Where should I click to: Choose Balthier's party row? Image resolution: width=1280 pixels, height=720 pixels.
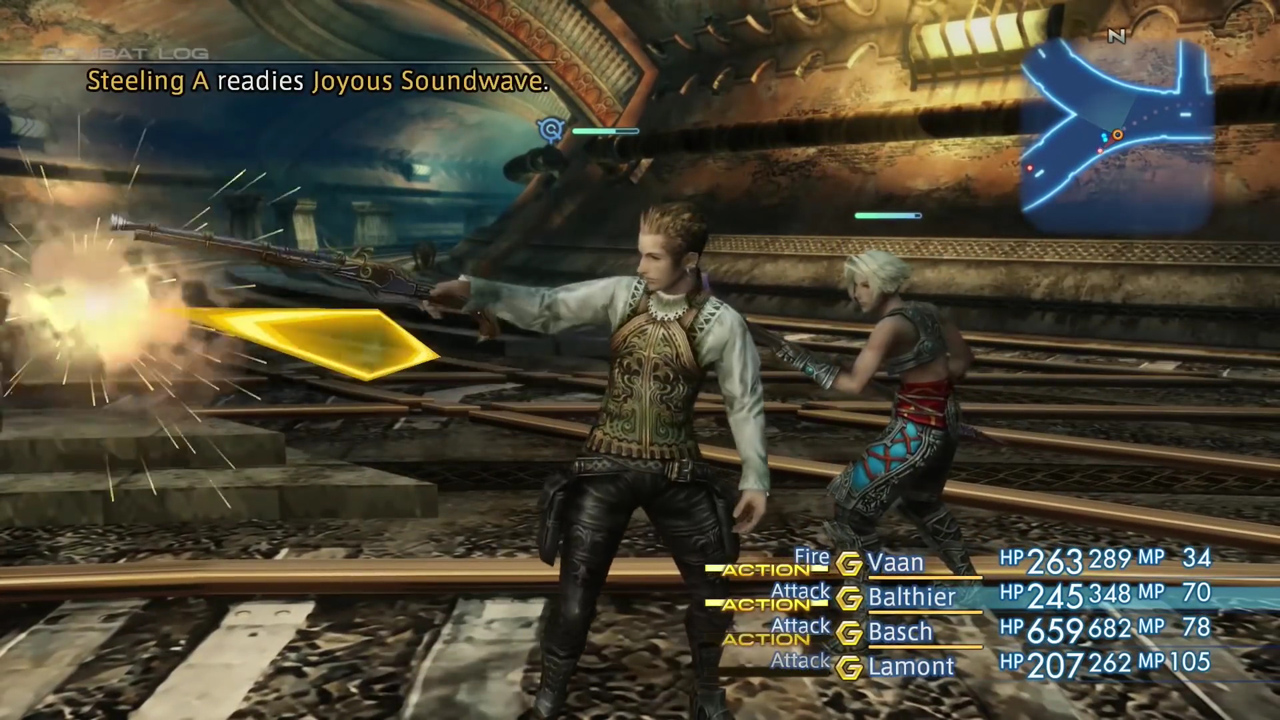911,598
